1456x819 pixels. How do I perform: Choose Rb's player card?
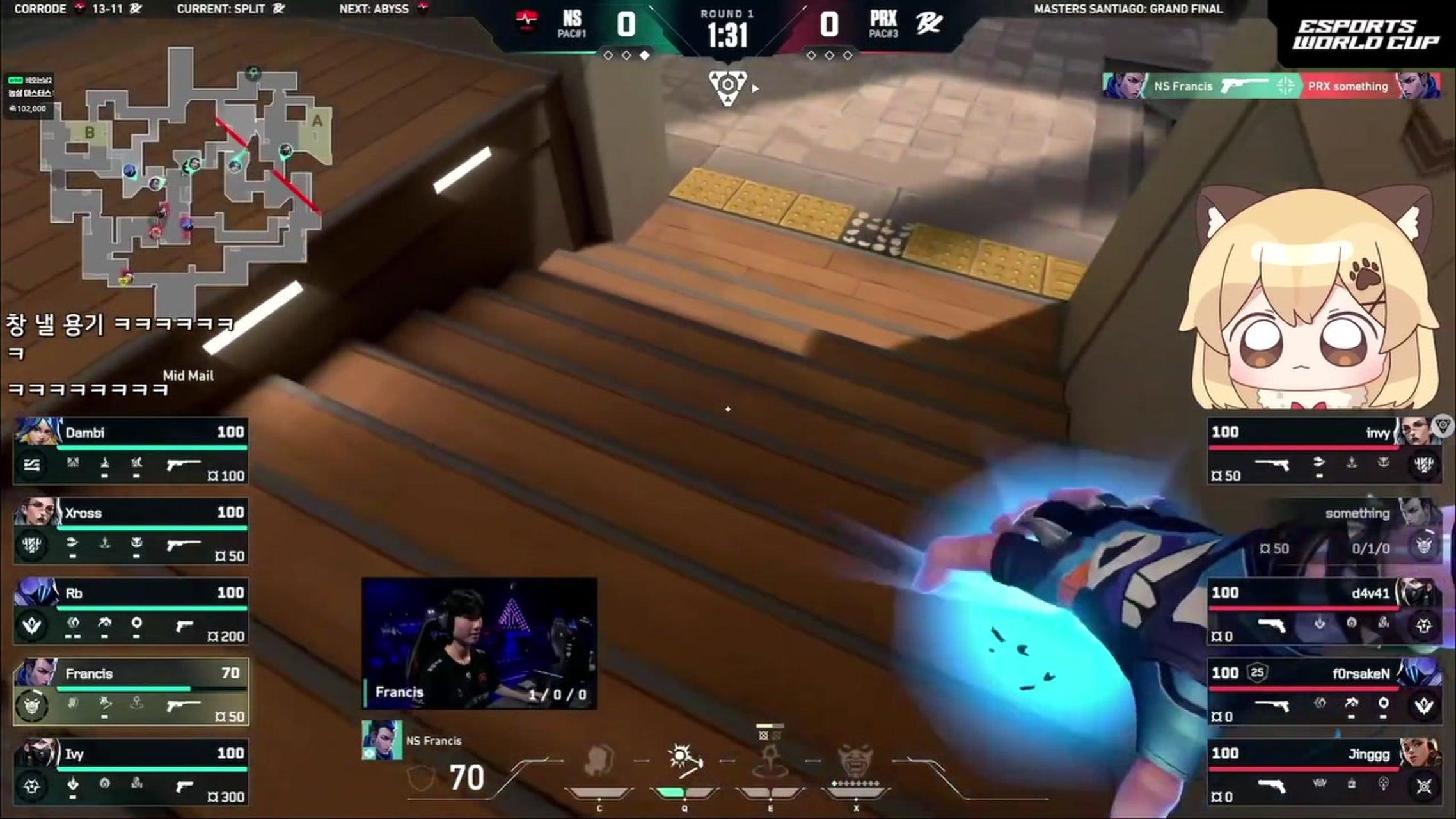click(131, 612)
